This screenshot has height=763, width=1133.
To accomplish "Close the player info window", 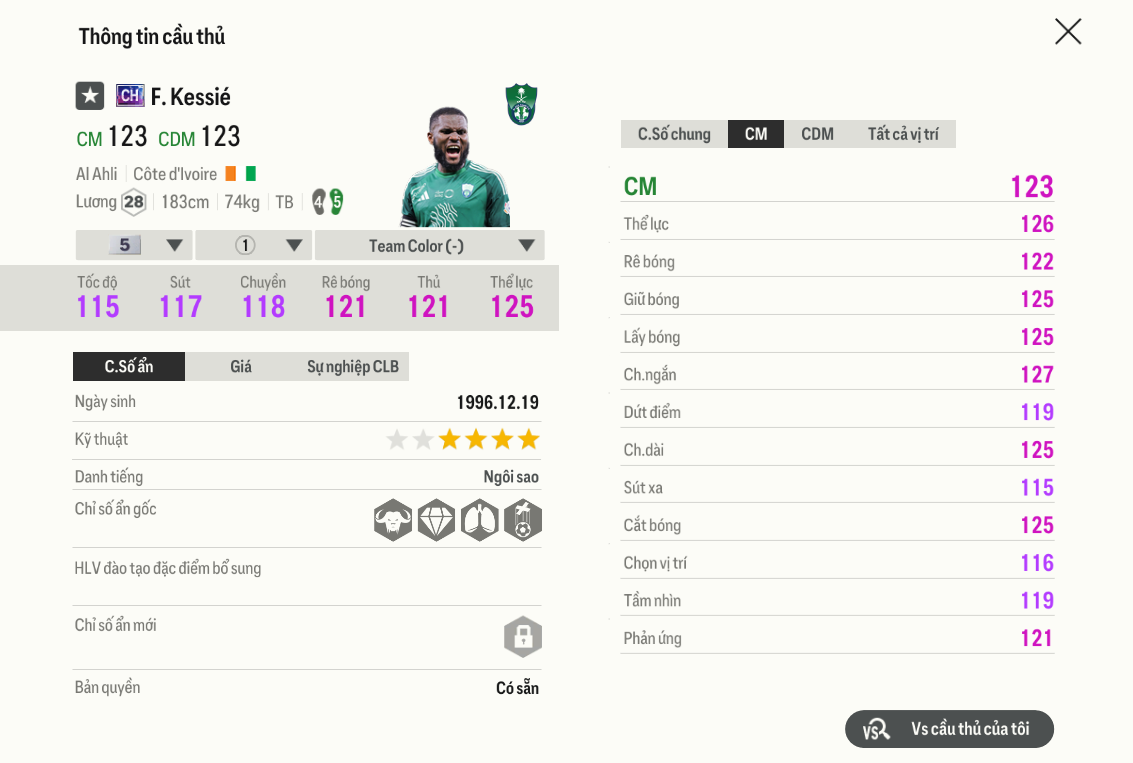I will pyautogui.click(x=1068, y=32).
